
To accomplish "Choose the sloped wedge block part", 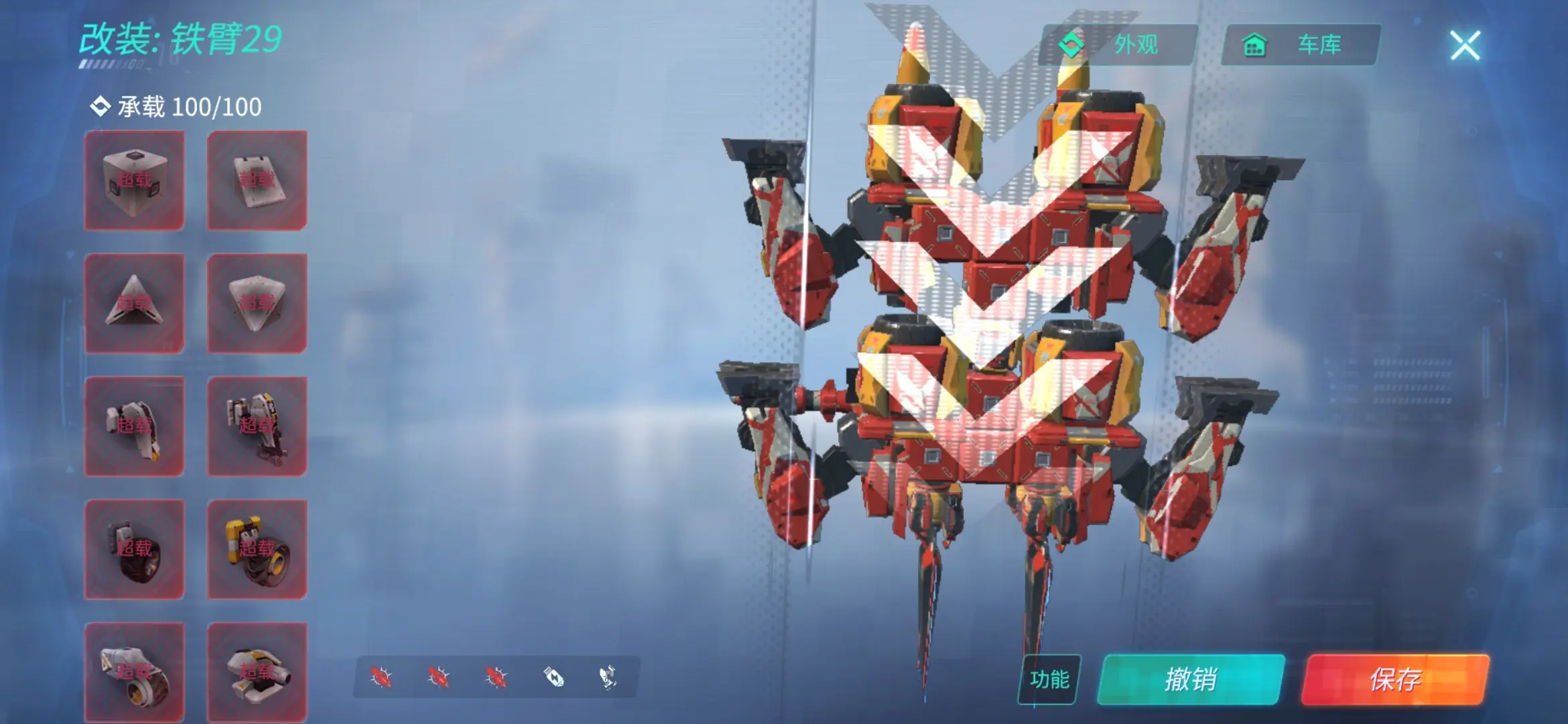I will [x=257, y=180].
